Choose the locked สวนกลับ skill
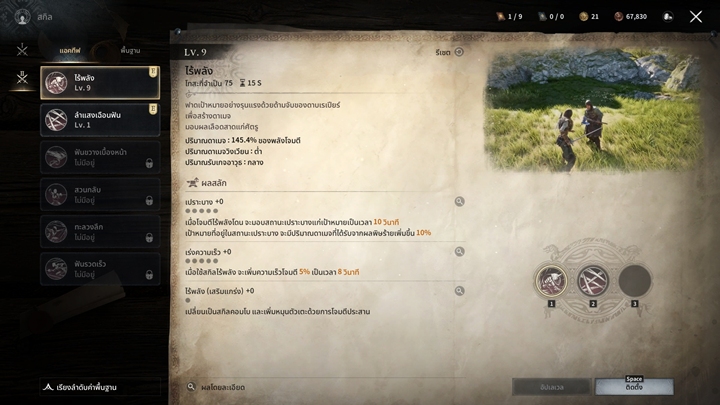Viewport: 720px width, 405px height. click(100, 194)
